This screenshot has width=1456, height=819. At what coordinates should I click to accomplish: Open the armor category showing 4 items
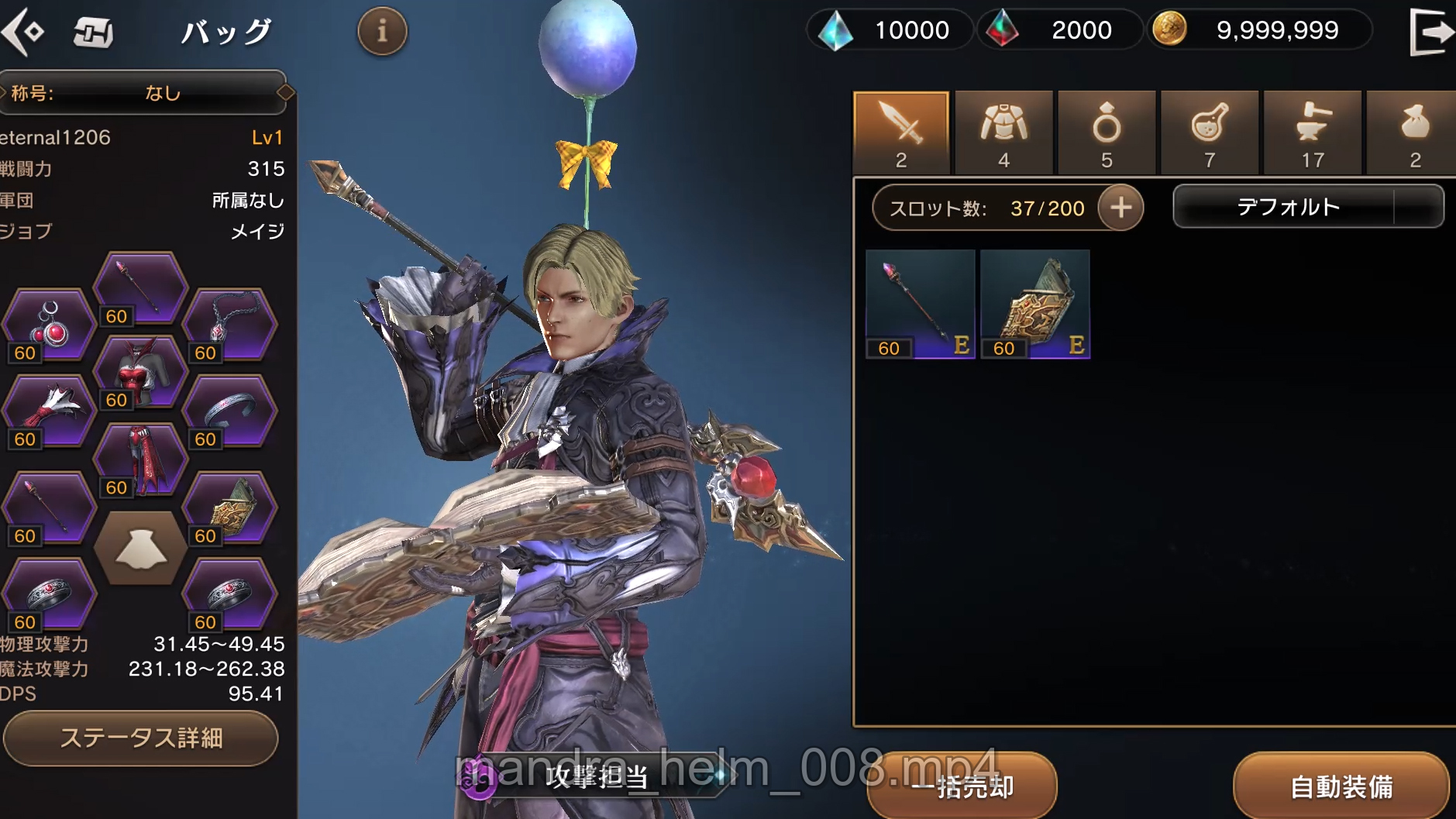1003,132
